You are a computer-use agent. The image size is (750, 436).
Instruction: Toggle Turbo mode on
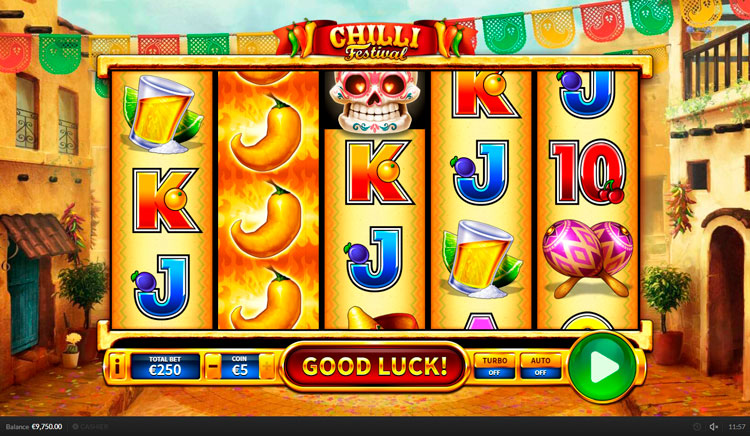click(x=495, y=366)
